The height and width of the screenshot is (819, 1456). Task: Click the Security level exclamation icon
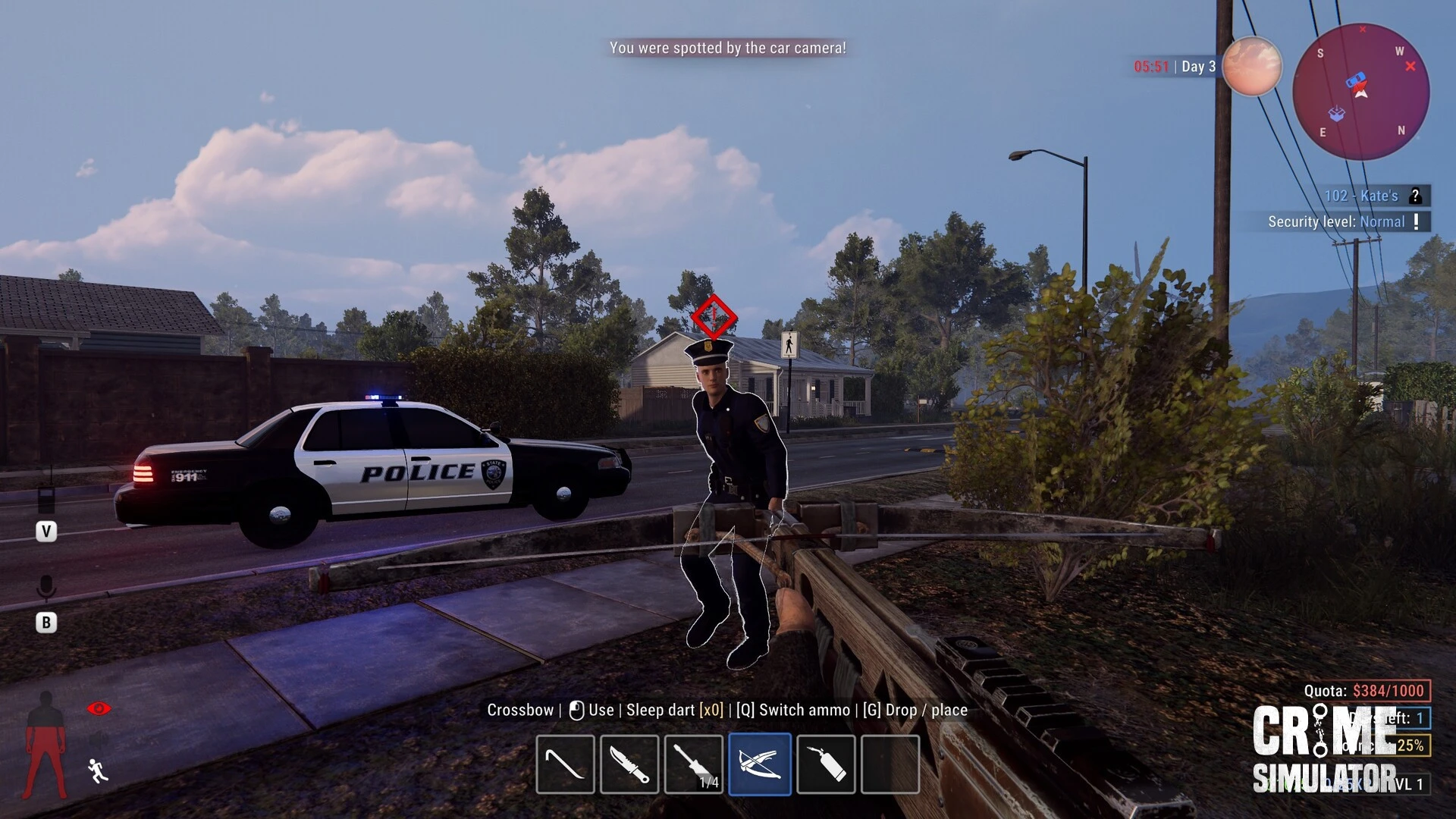(1416, 221)
